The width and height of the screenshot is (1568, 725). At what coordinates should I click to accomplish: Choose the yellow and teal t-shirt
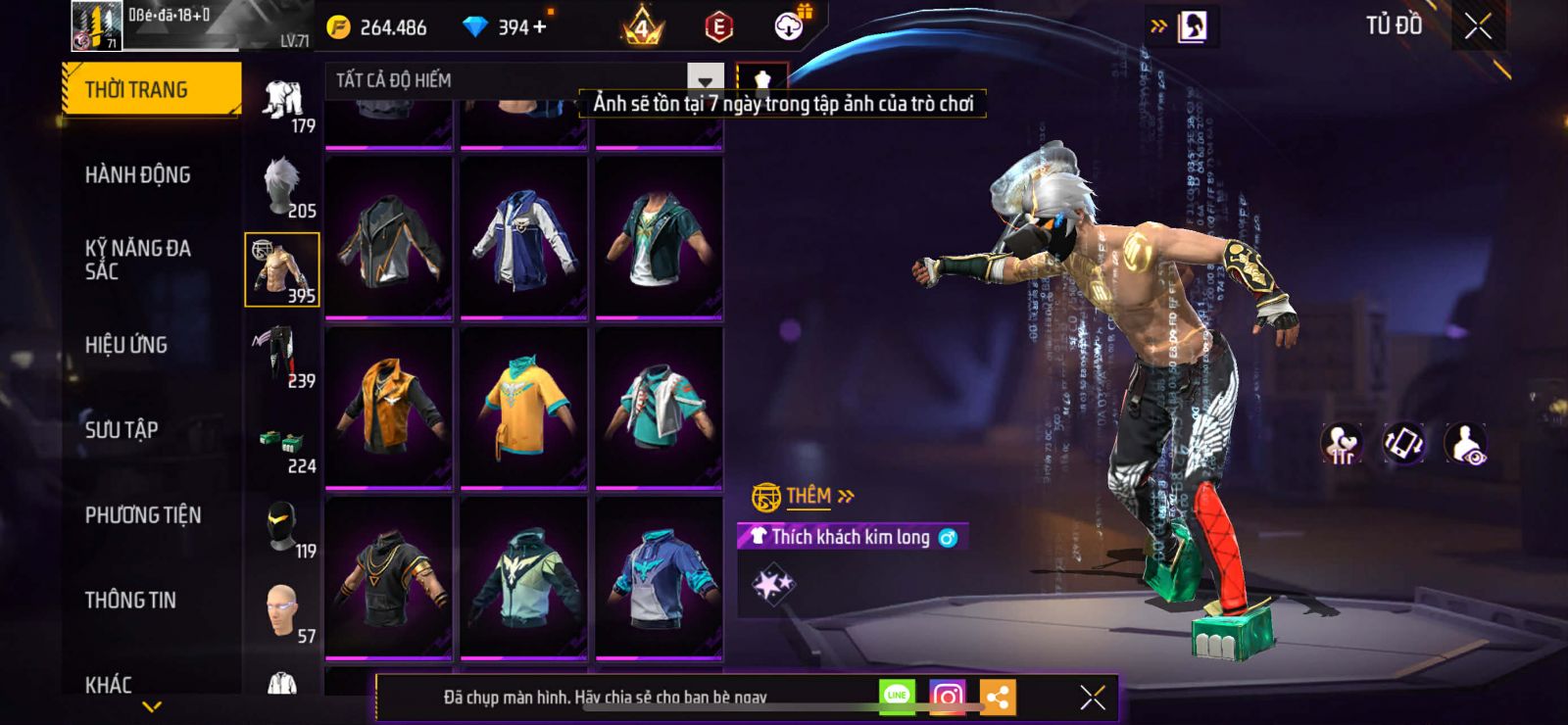524,406
